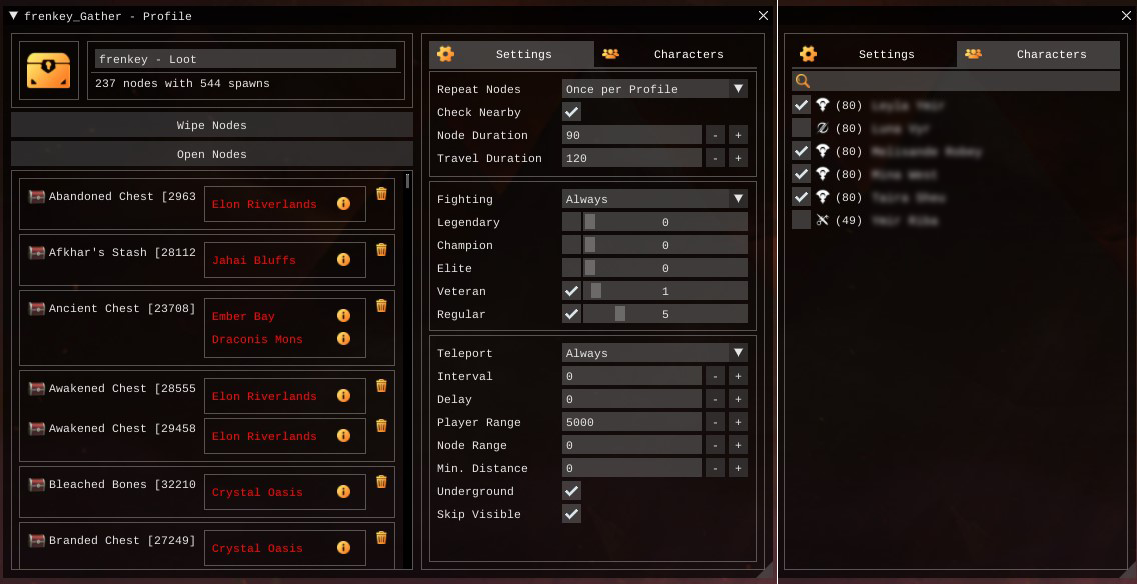Screen dimensions: 1137x584
Task: Edit the frenkey - Loot profile name
Action: tap(245, 59)
